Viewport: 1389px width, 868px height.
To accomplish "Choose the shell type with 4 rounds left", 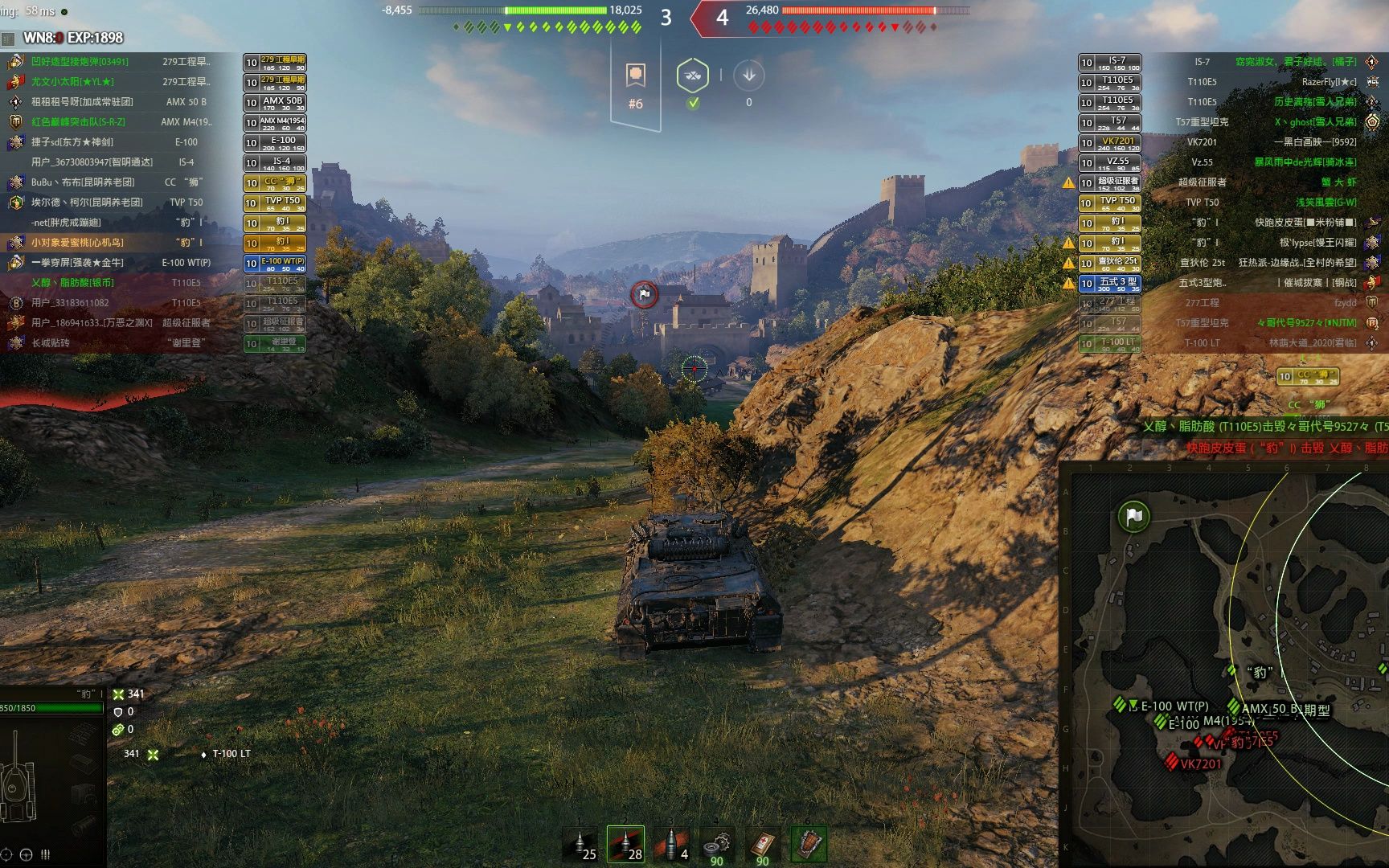I will click(671, 845).
